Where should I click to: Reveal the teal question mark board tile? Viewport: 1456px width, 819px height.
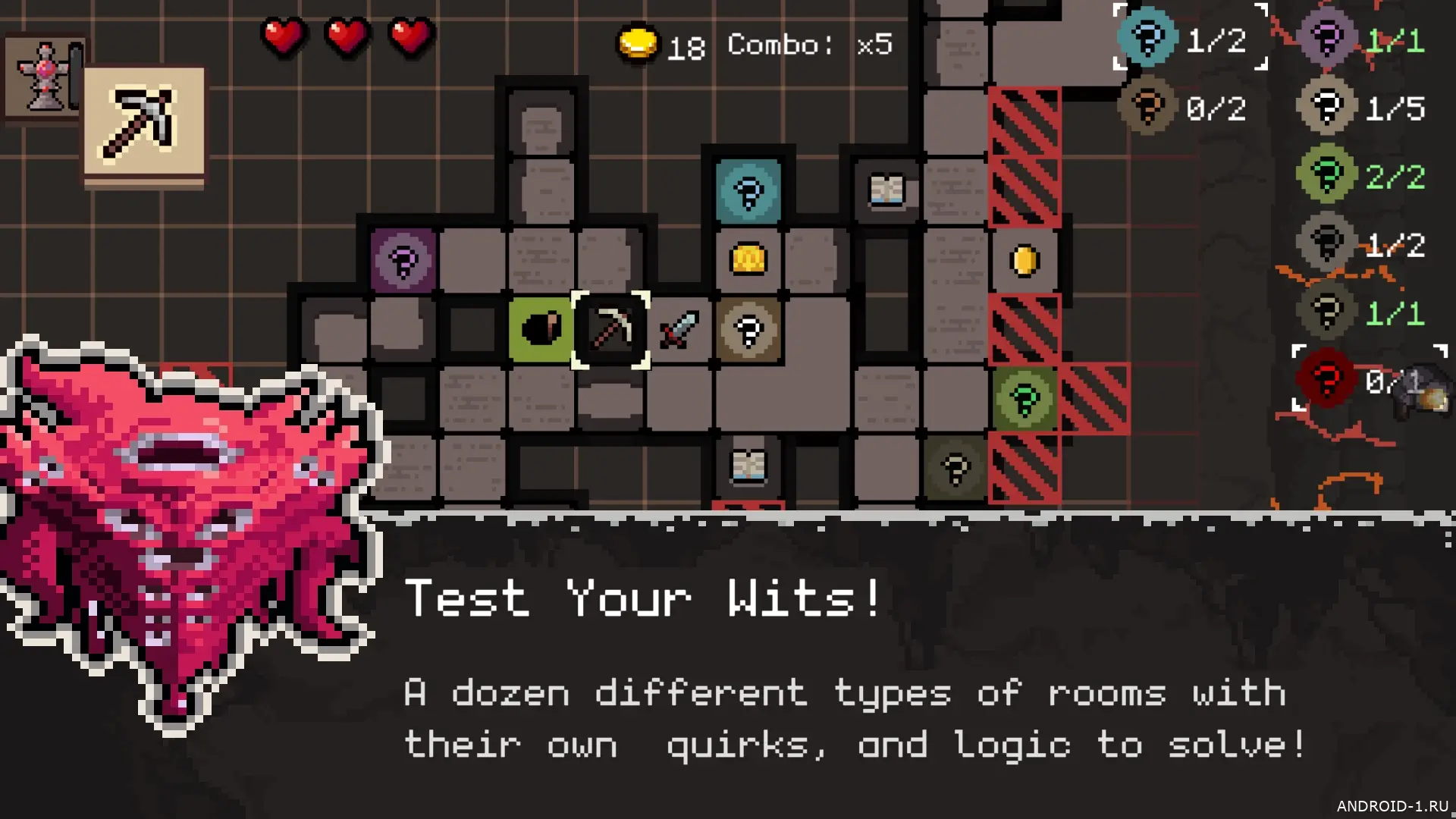click(748, 191)
